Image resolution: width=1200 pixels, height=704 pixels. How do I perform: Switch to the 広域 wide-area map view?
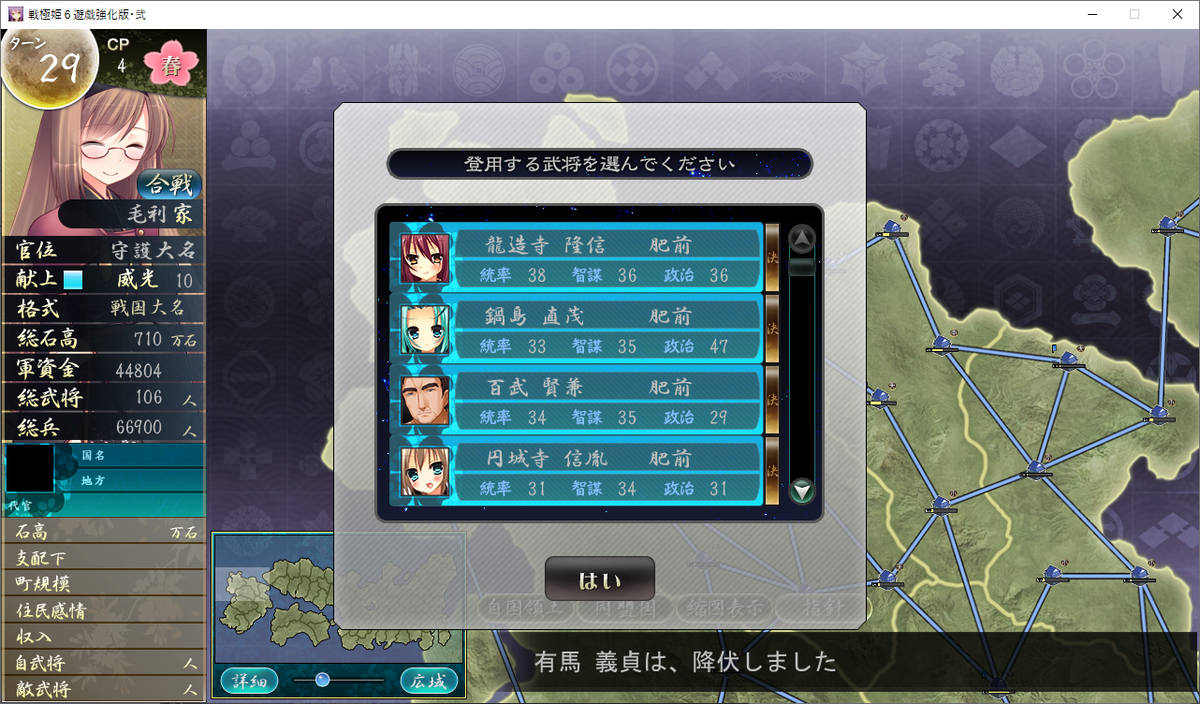429,682
